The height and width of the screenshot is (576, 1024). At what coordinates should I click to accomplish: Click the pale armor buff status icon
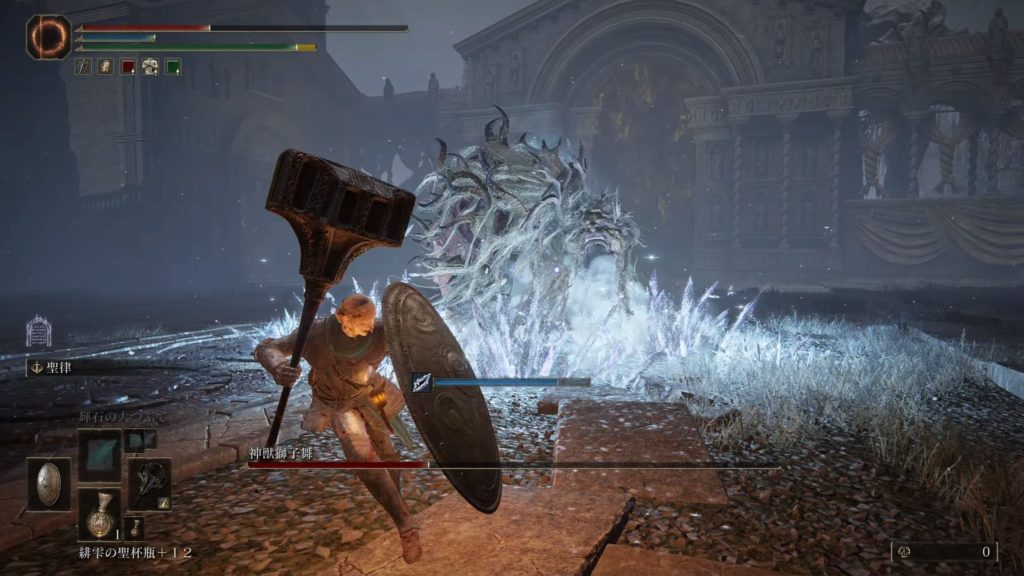(150, 67)
